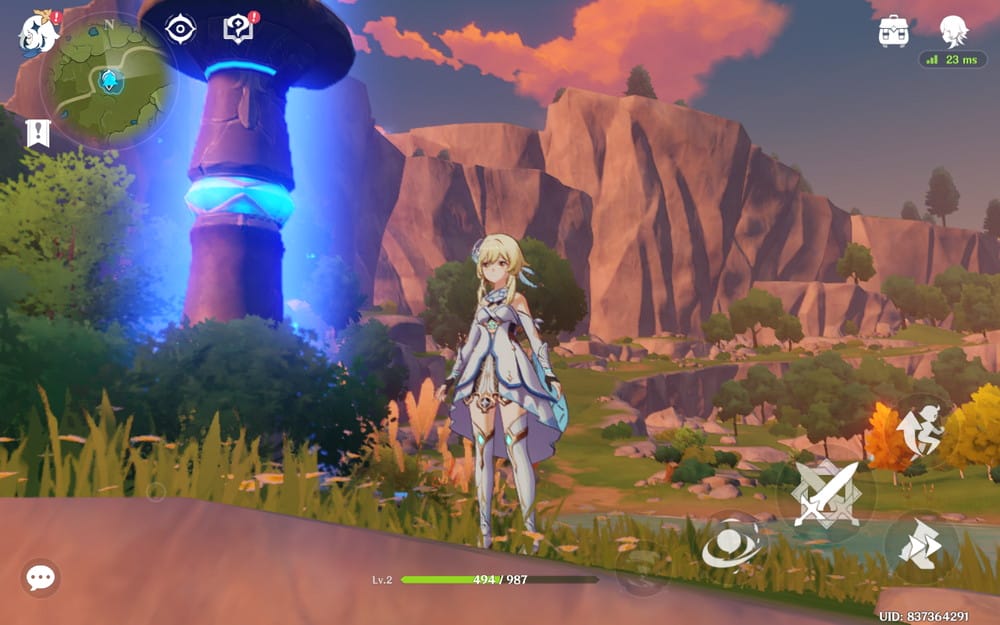The height and width of the screenshot is (625, 1000).
Task: Open the Paimon menu icon
Action: pyautogui.click(x=37, y=30)
